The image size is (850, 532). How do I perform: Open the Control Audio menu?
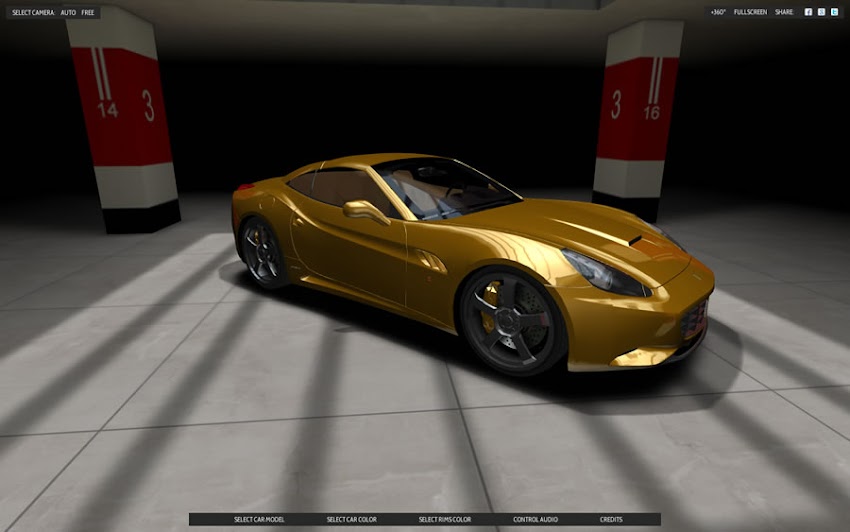click(x=535, y=519)
